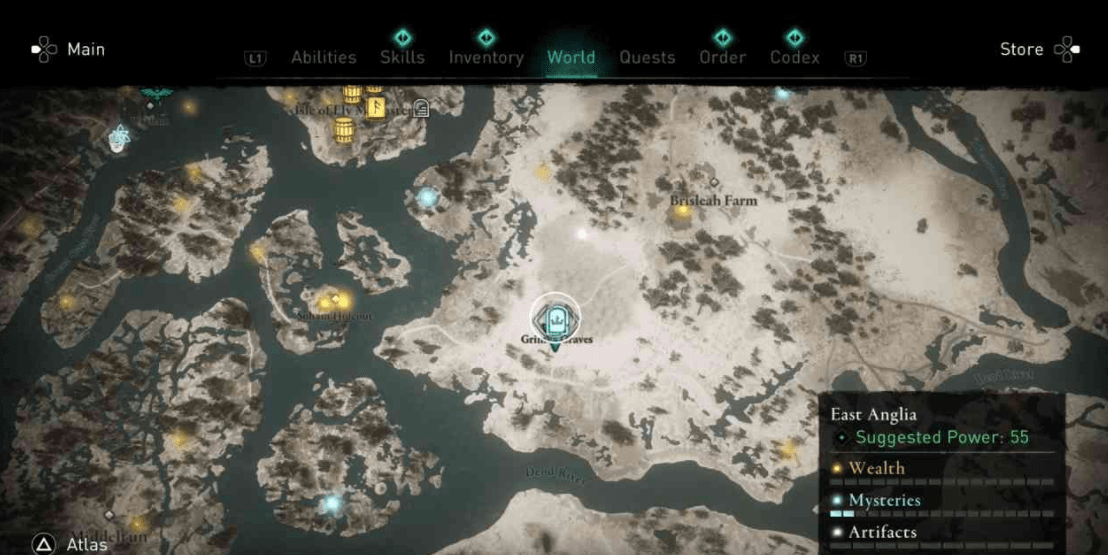This screenshot has height=555, width=1108.
Task: Click the Brisleah Farm location marker
Action: tap(713, 183)
